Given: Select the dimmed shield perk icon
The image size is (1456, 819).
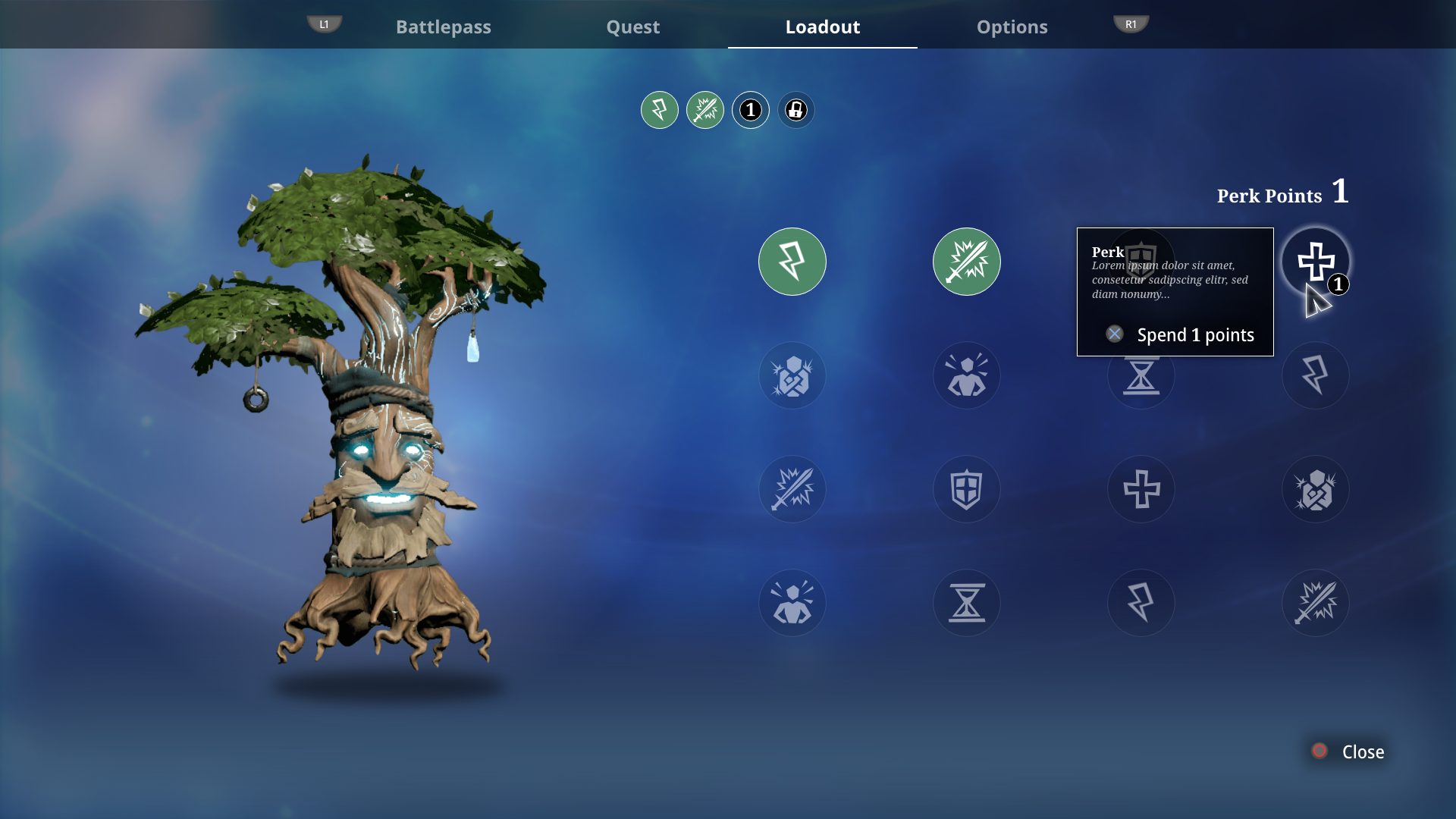Looking at the screenshot, I should click(966, 489).
